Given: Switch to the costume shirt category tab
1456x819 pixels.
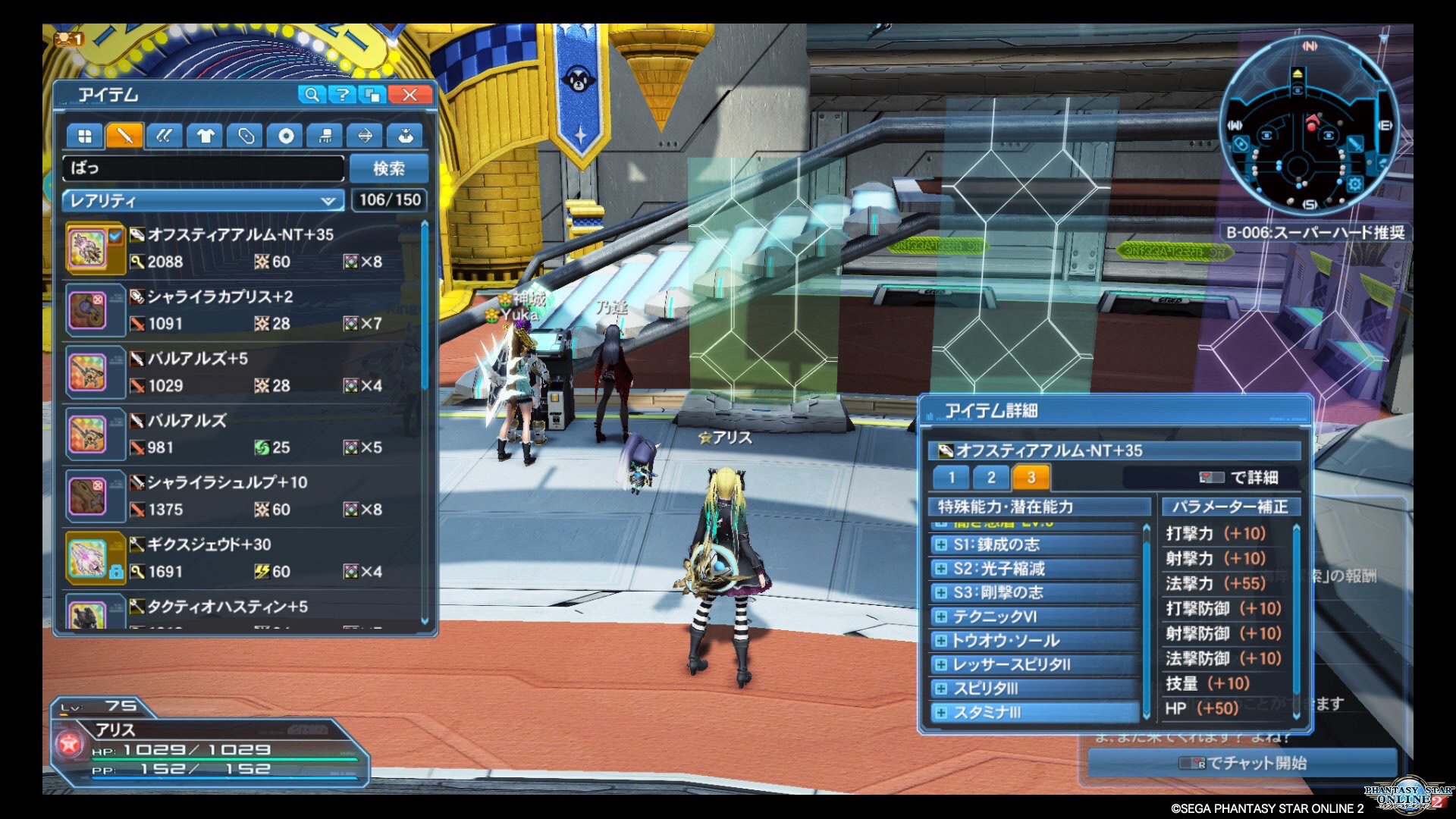Looking at the screenshot, I should coord(205,136).
